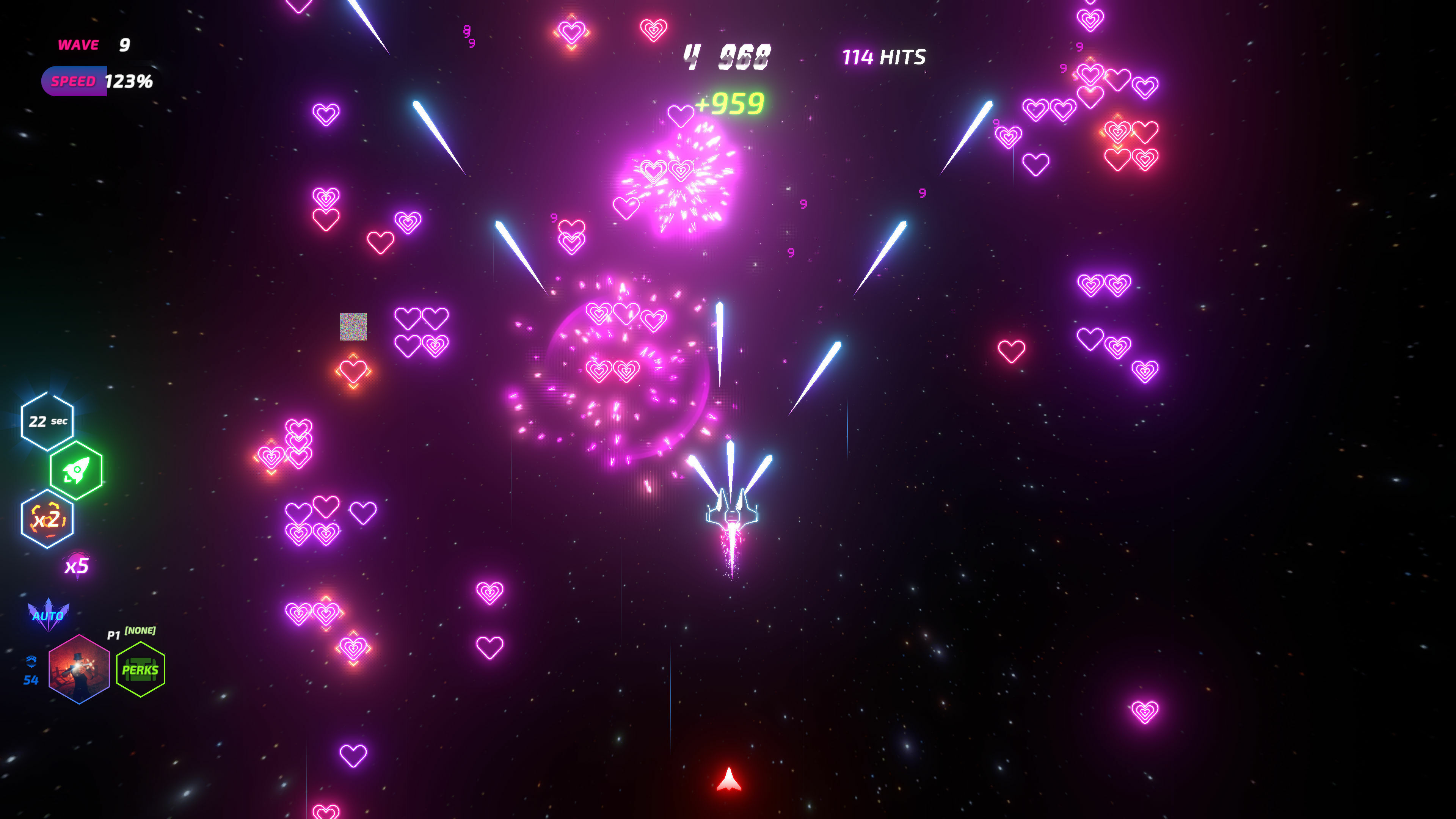This screenshot has width=1456, height=819.
Task: Click the WAVE label in top left
Action: tap(78, 45)
